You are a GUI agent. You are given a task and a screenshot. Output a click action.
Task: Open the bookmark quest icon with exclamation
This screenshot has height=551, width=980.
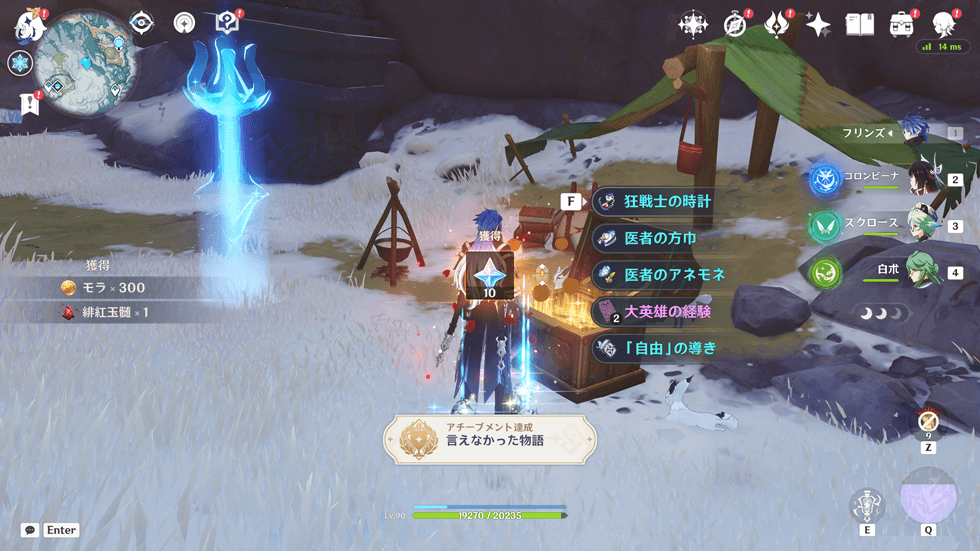[x=27, y=103]
